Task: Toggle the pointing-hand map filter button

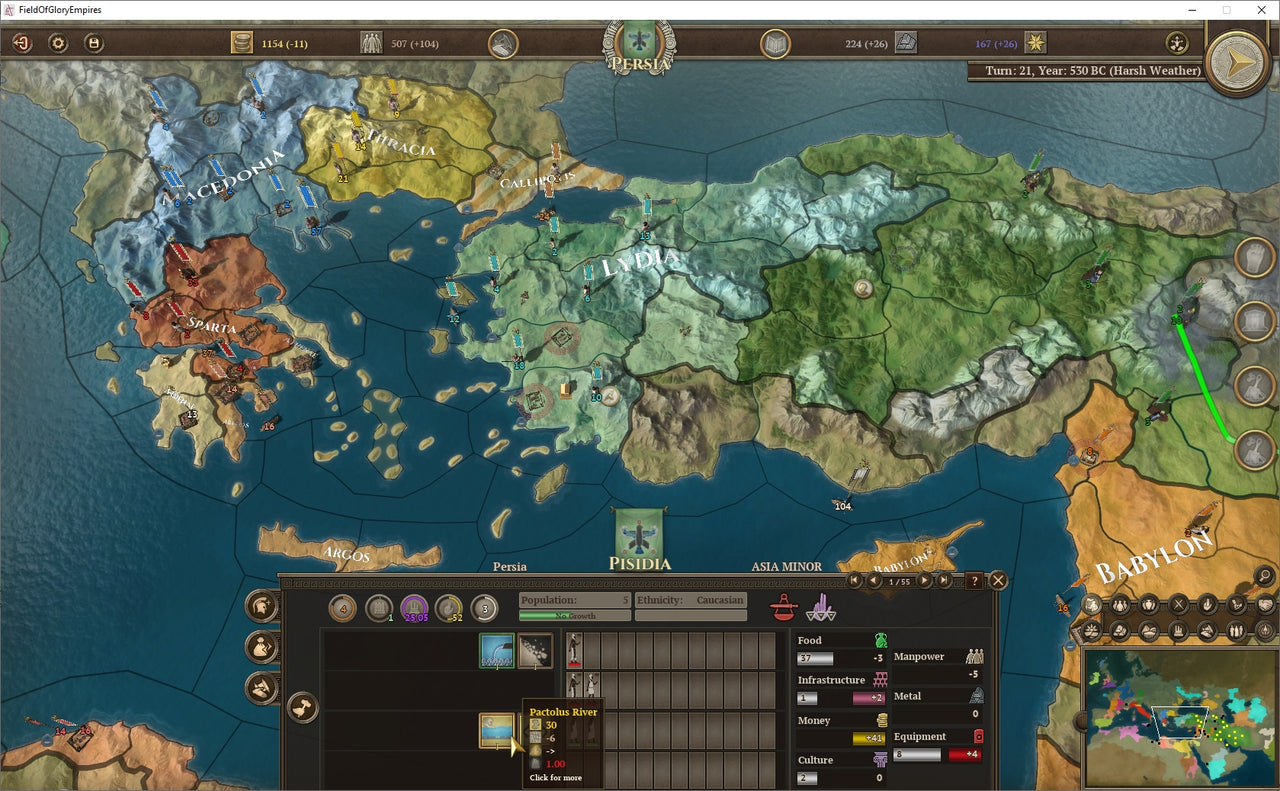Action: click(1207, 605)
